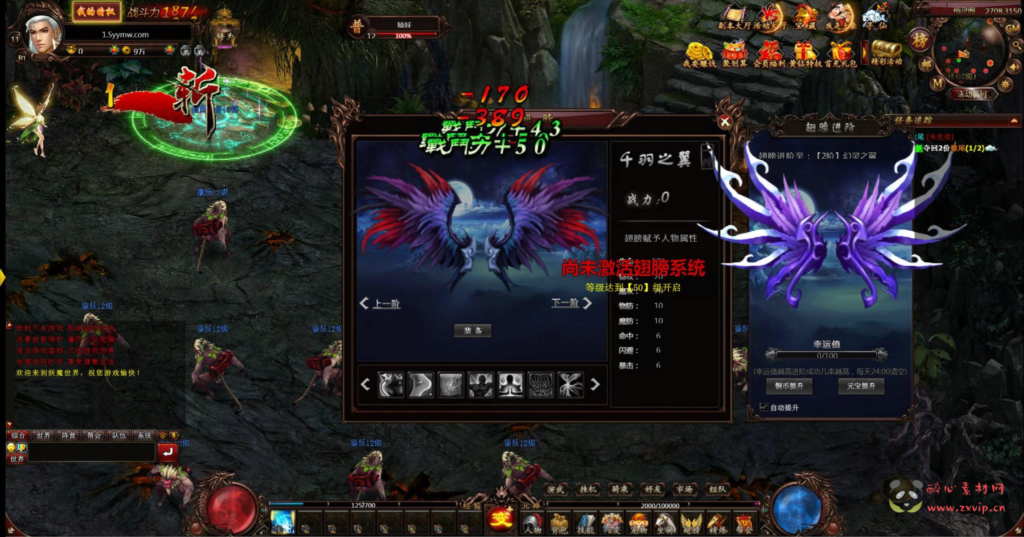Select the meditating figure wing skill icon
The height and width of the screenshot is (537, 1024).
[x=512, y=384]
